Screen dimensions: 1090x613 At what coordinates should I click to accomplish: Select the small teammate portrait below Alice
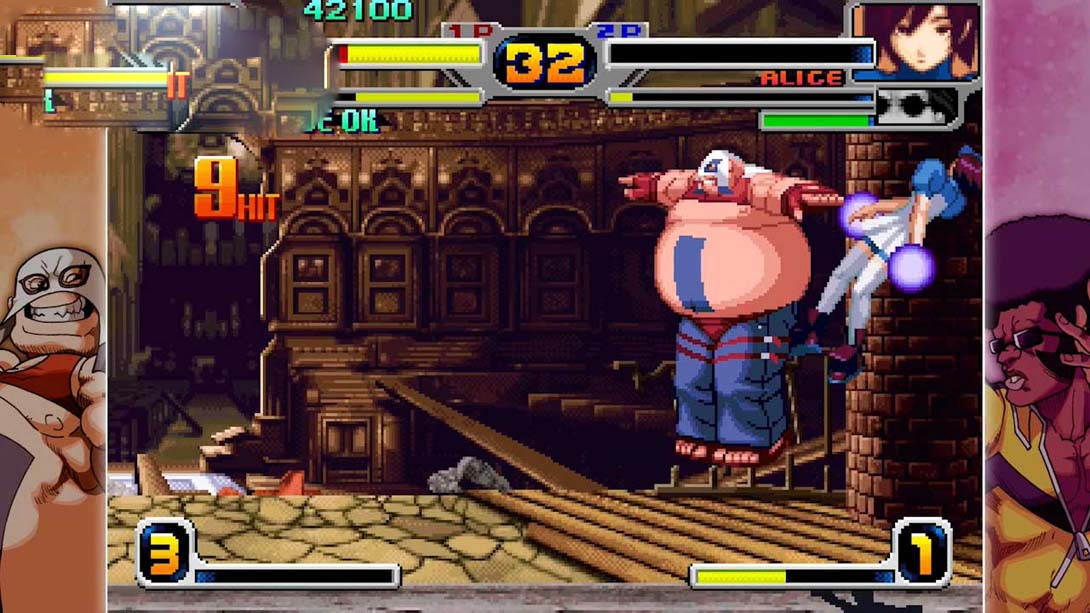tap(915, 106)
